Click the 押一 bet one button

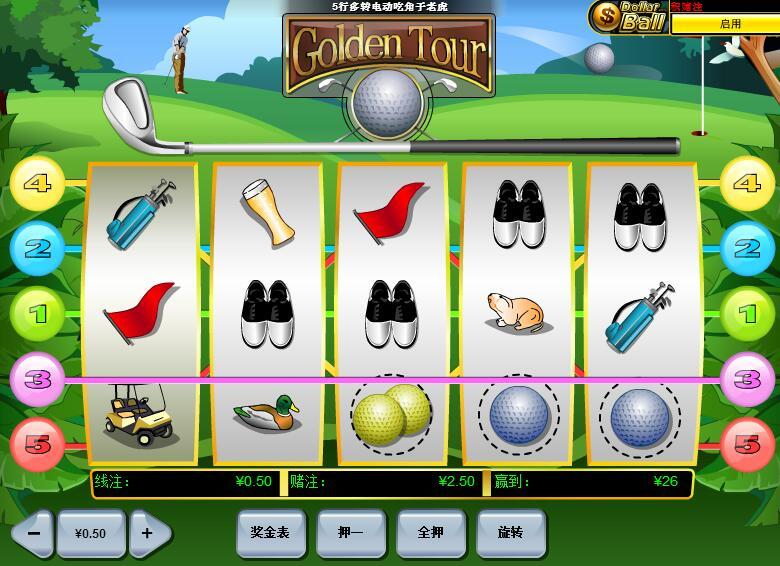[350, 533]
